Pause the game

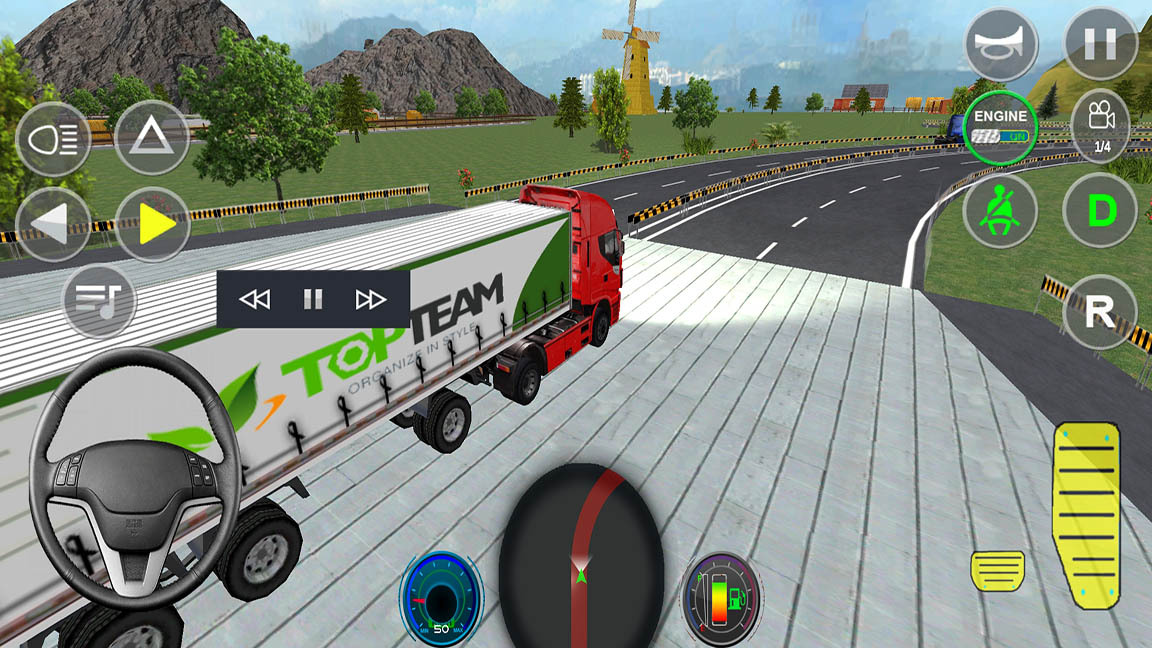pyautogui.click(x=1100, y=44)
